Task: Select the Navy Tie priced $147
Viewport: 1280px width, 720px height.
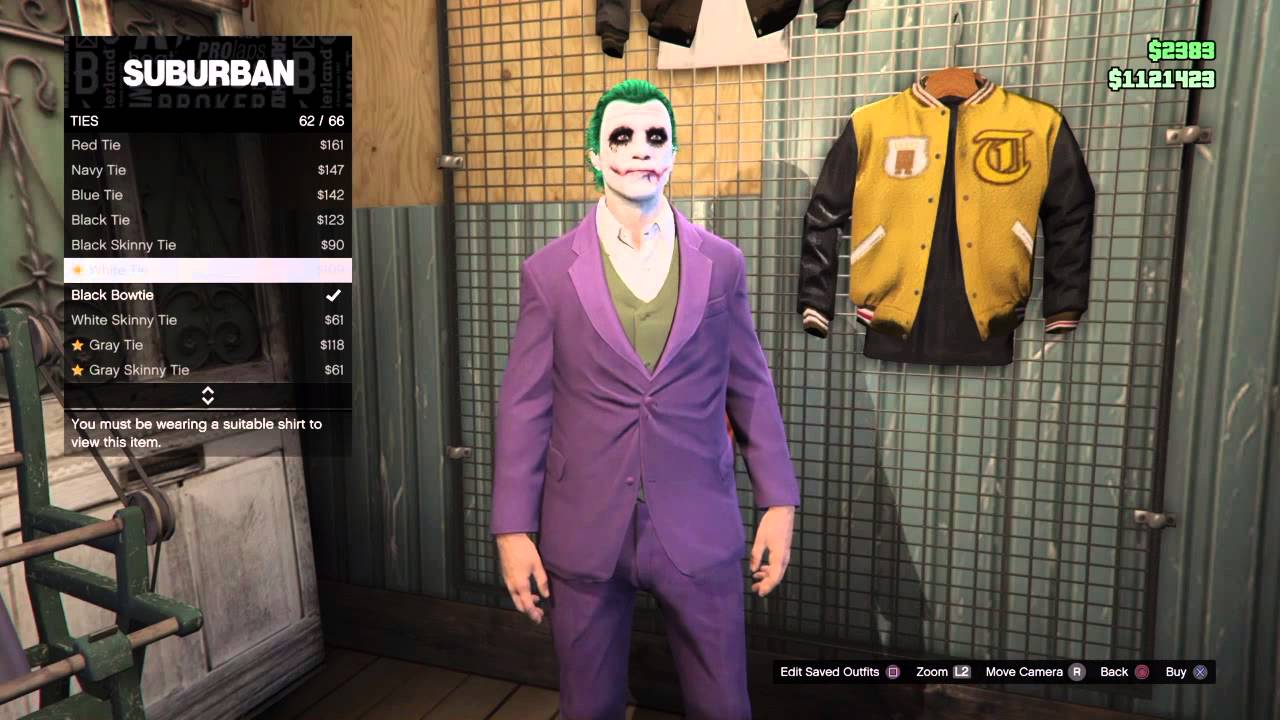Action: click(x=98, y=170)
